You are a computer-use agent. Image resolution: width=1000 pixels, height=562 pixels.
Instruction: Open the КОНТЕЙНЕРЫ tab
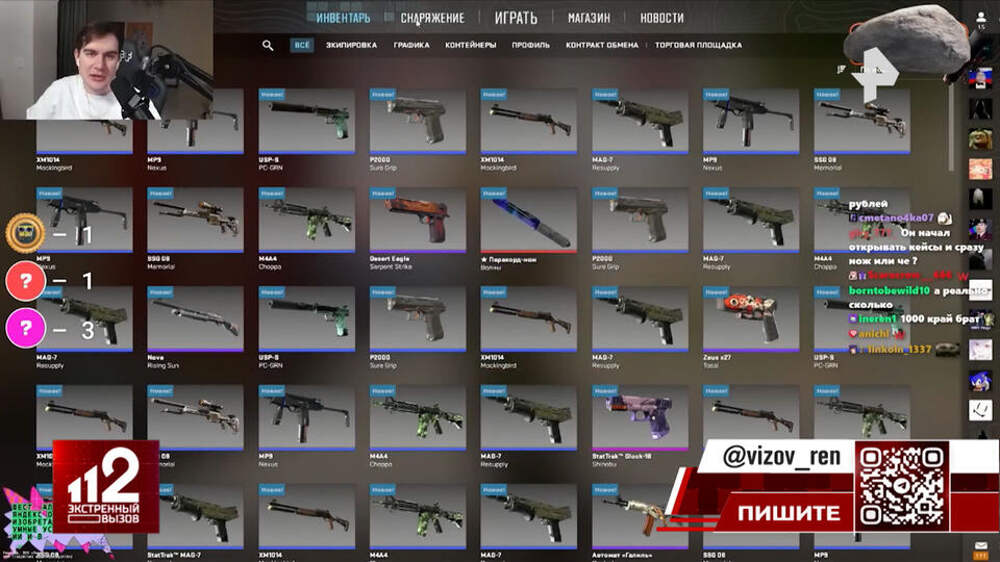pyautogui.click(x=470, y=45)
